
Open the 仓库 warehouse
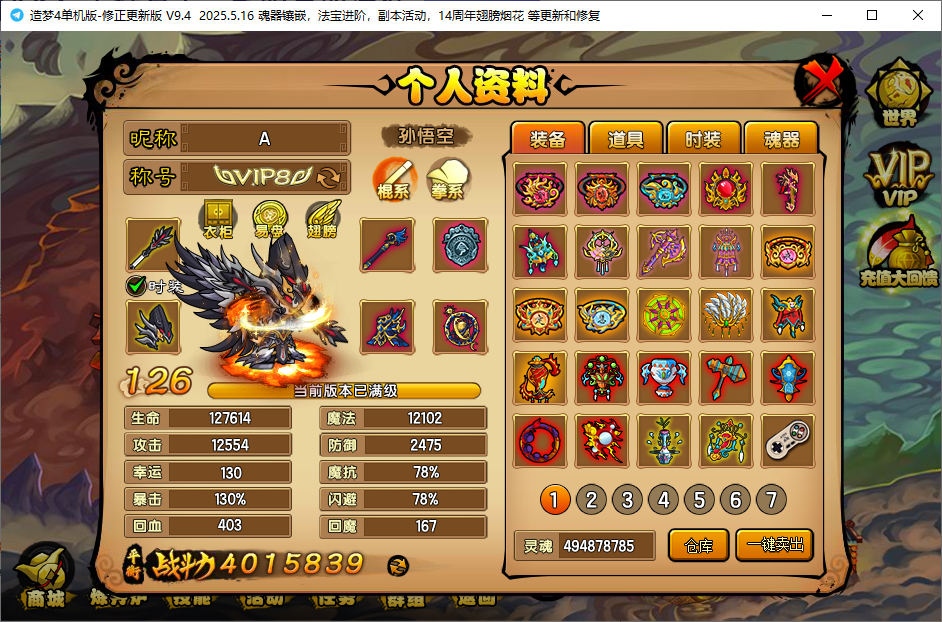point(698,545)
